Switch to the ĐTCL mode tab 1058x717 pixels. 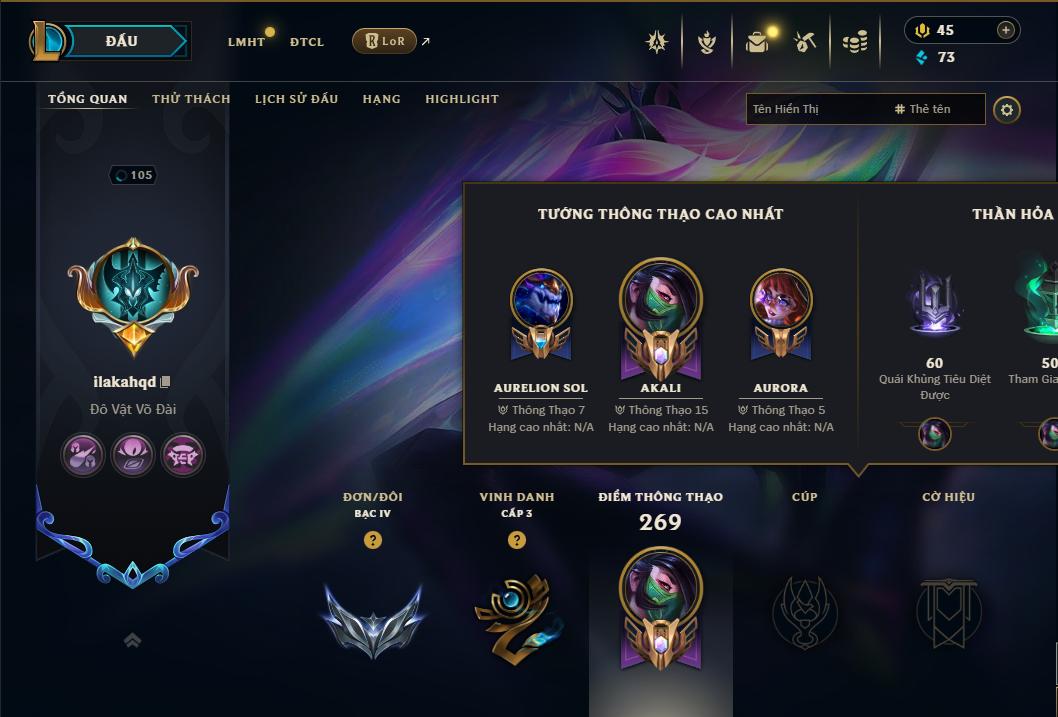point(307,42)
